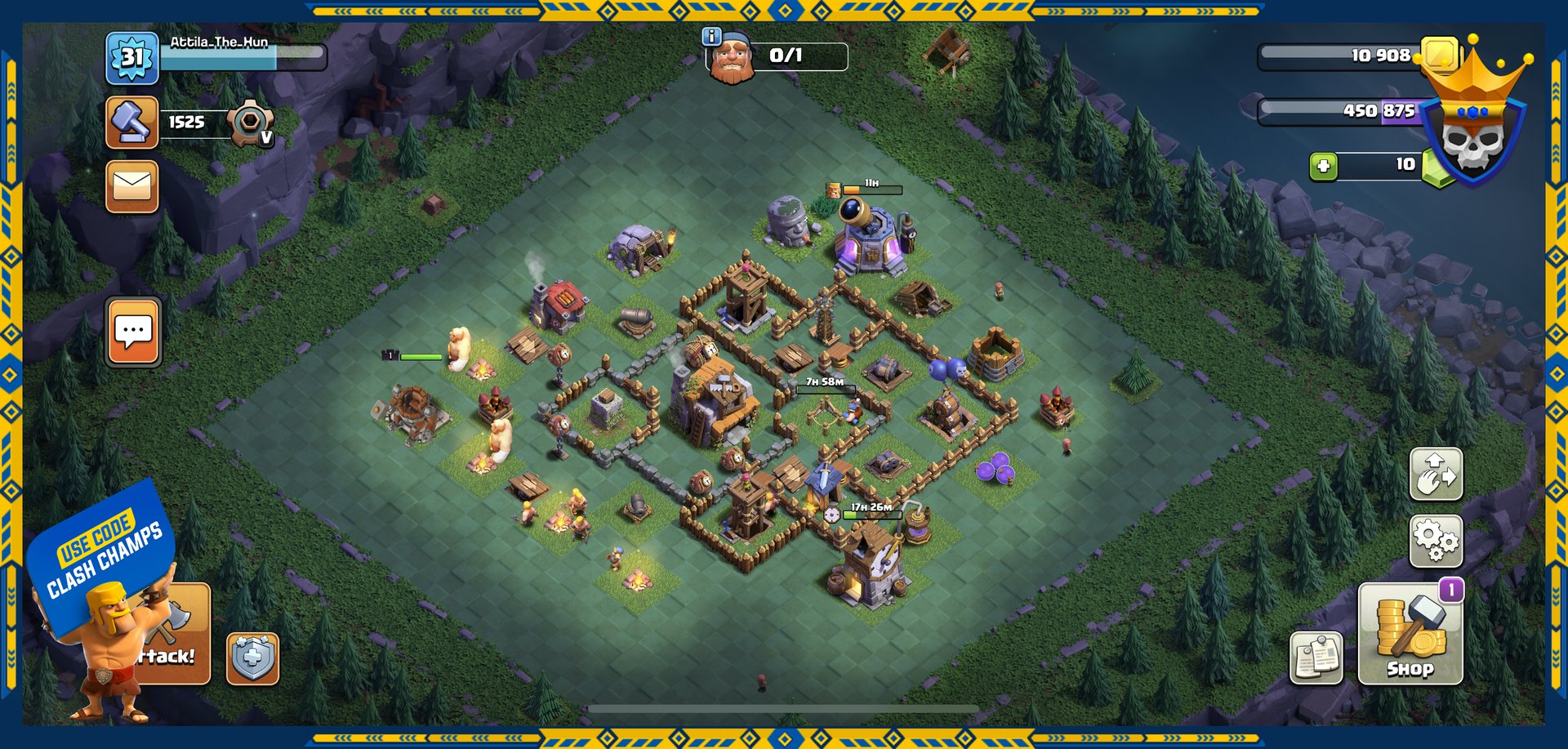The image size is (1568, 749).
Task: Show master builder info button
Action: (711, 36)
